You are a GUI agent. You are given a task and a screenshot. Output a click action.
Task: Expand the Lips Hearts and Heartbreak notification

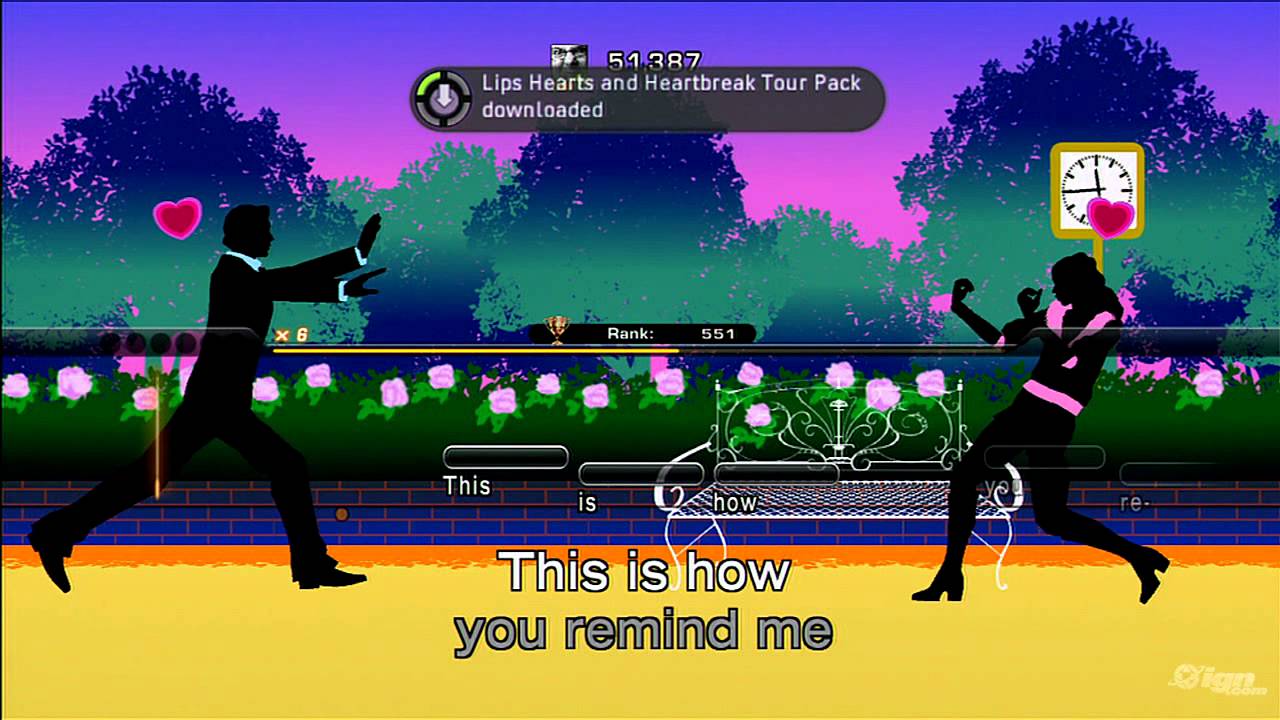[647, 97]
